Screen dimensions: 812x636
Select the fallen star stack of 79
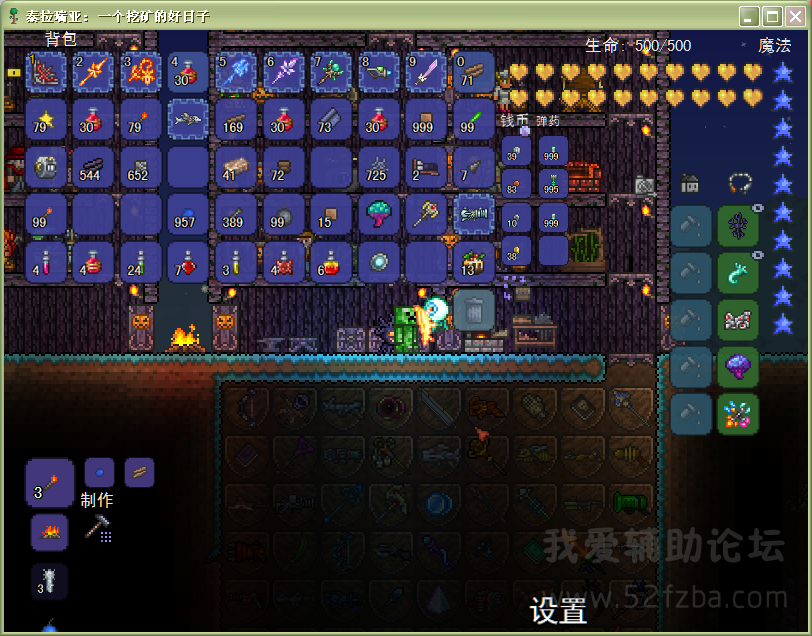tap(46, 120)
